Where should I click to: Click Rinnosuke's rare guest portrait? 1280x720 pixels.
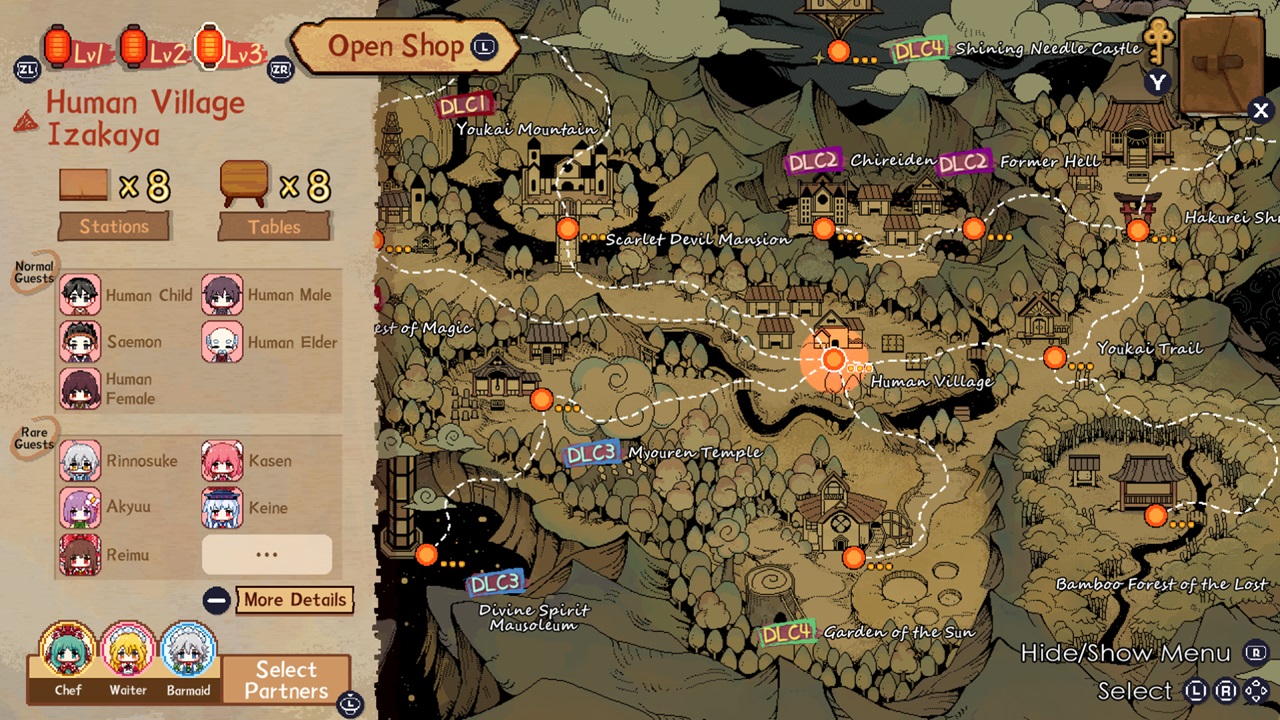point(80,460)
